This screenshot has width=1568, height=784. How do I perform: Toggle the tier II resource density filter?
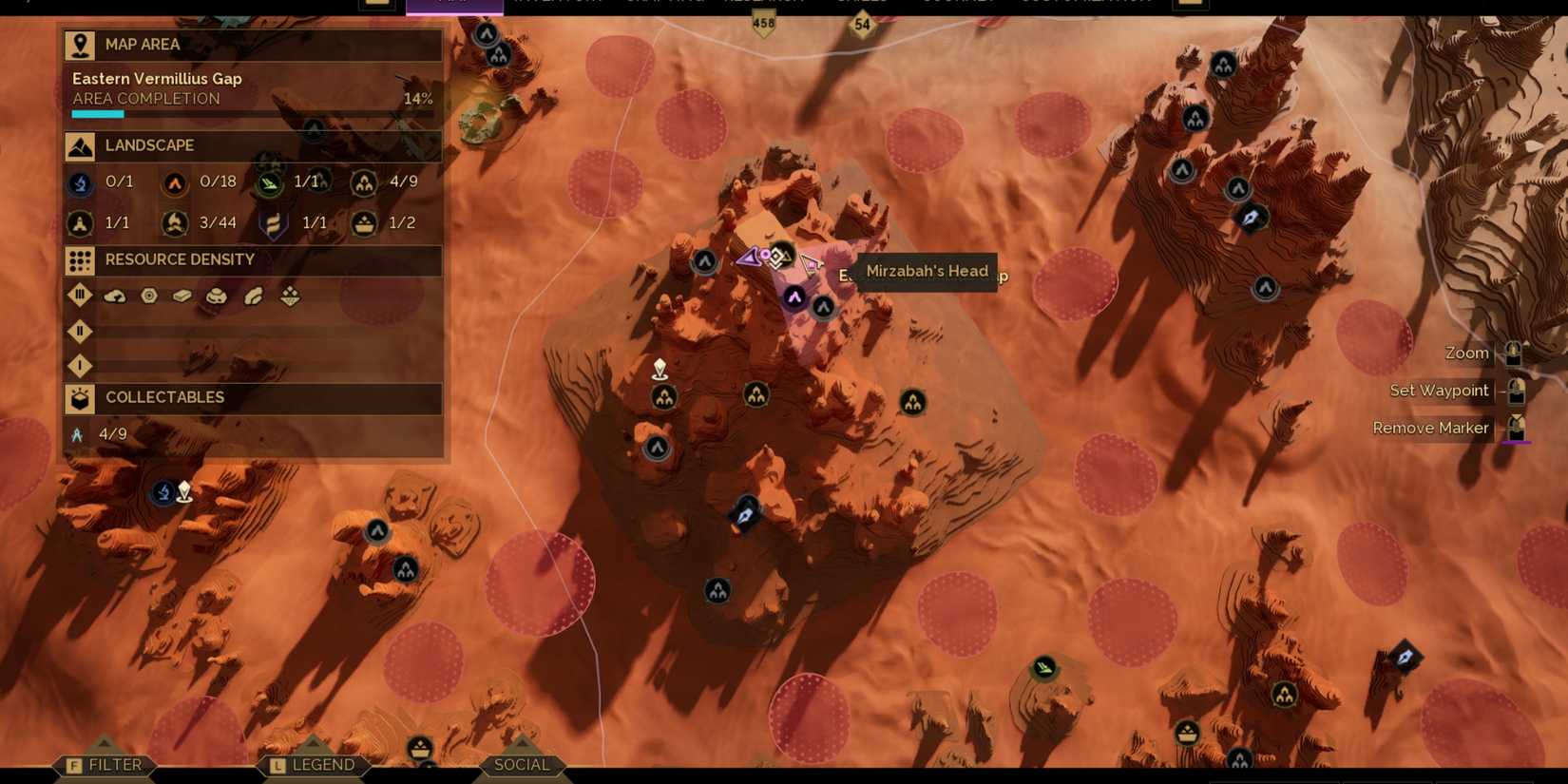pos(80,332)
